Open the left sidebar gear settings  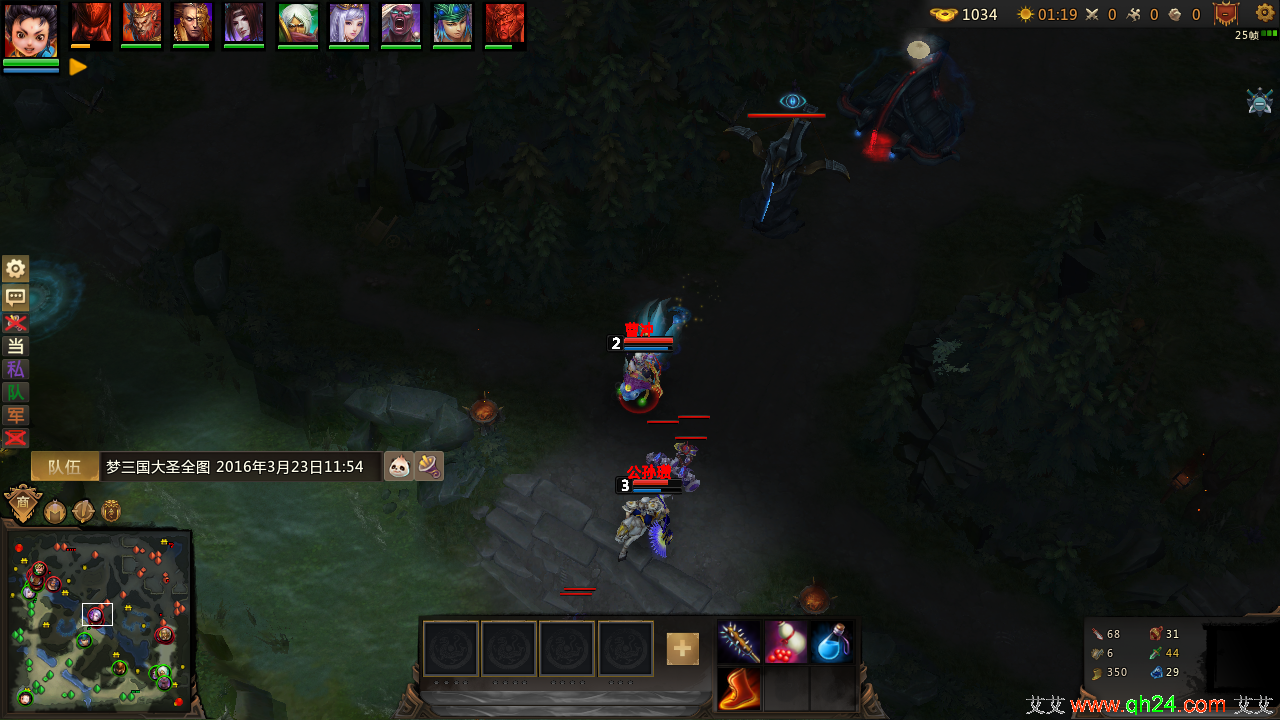click(x=15, y=268)
